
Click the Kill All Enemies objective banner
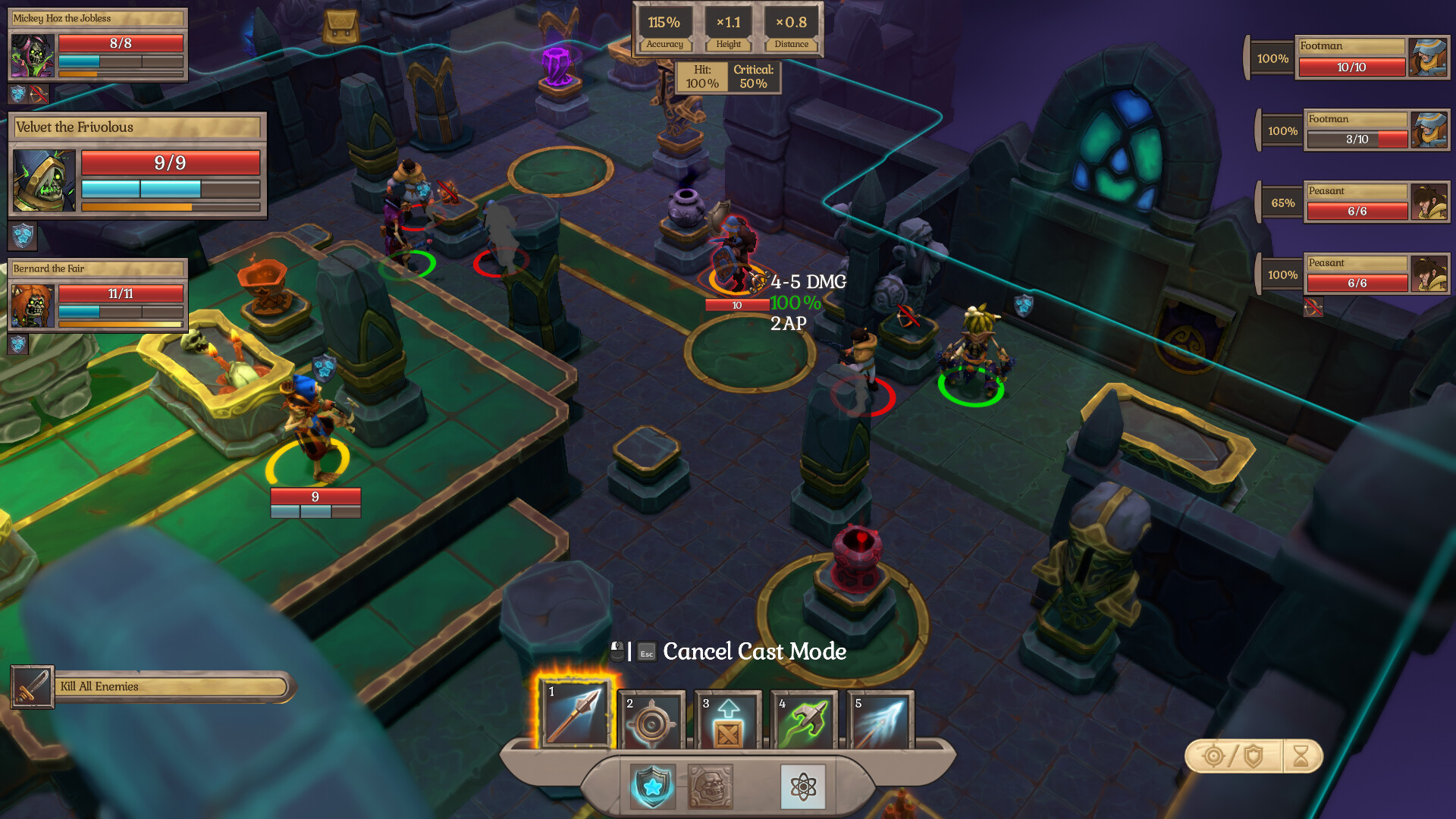(152, 685)
